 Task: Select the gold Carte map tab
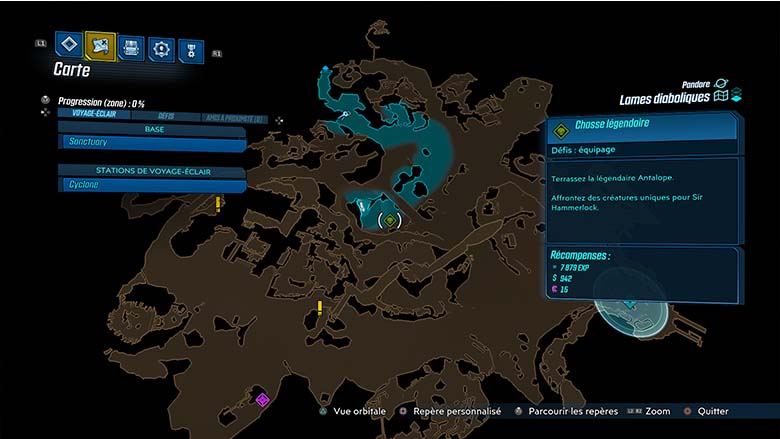click(100, 45)
